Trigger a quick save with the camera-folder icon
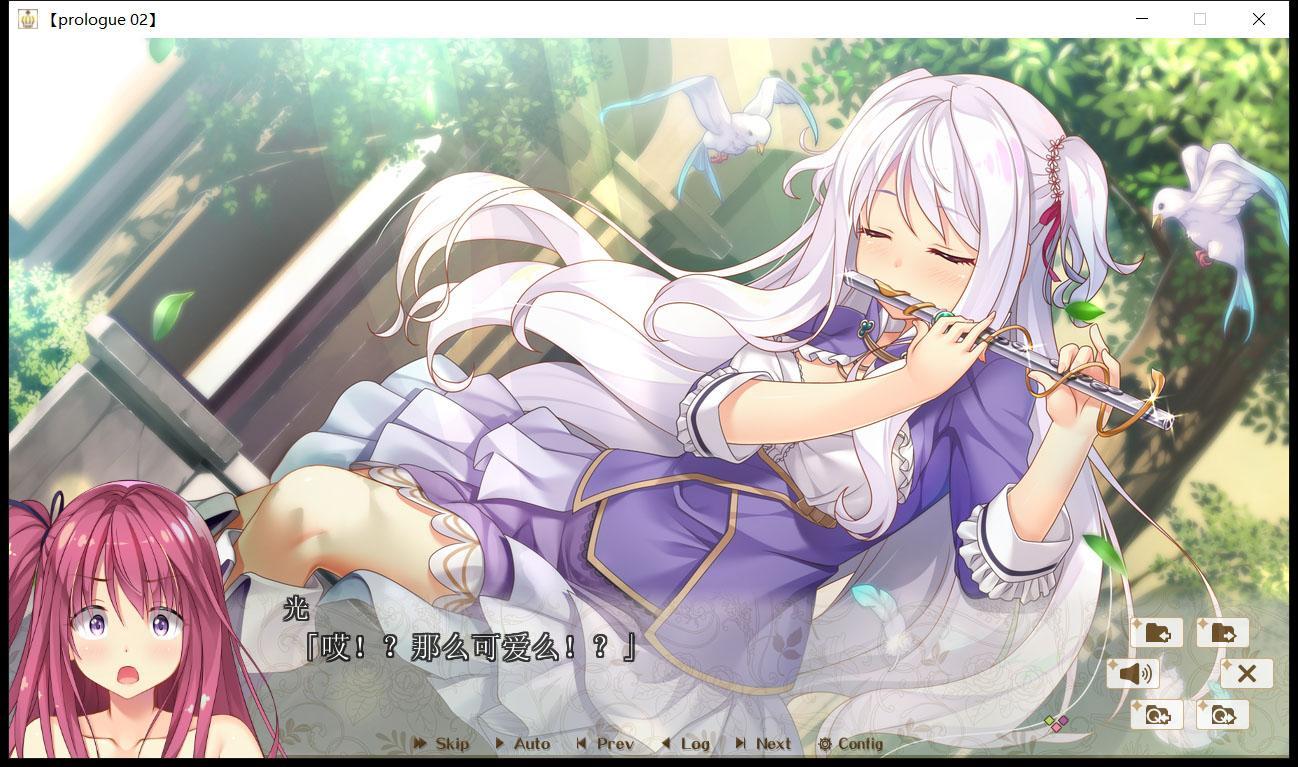Image resolution: width=1298 pixels, height=767 pixels. 1158,713
